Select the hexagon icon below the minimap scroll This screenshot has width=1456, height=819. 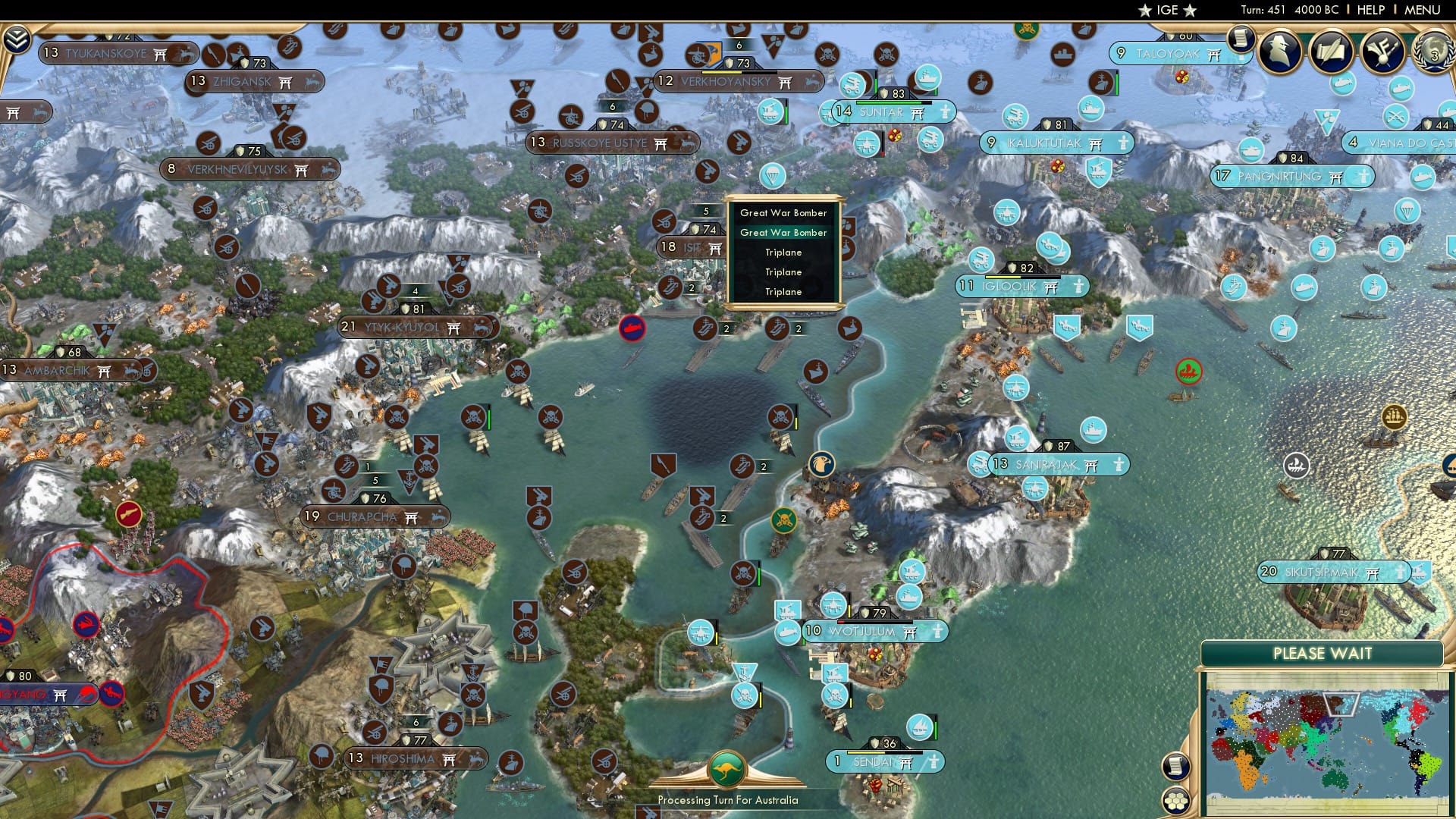coord(1176,801)
